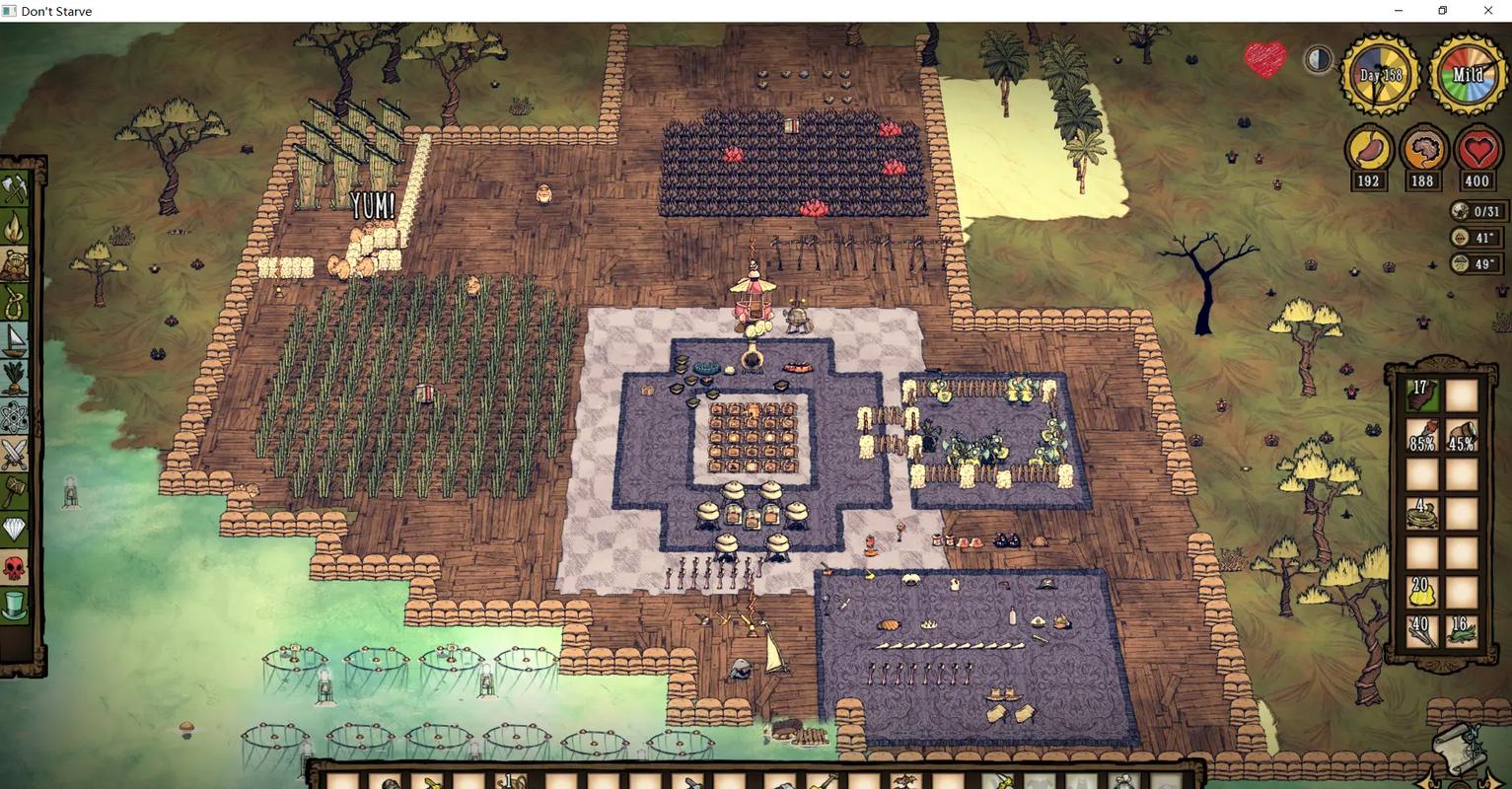Switch to the Dress top hat tab
This screenshot has height=789, width=1512.
coord(15,605)
